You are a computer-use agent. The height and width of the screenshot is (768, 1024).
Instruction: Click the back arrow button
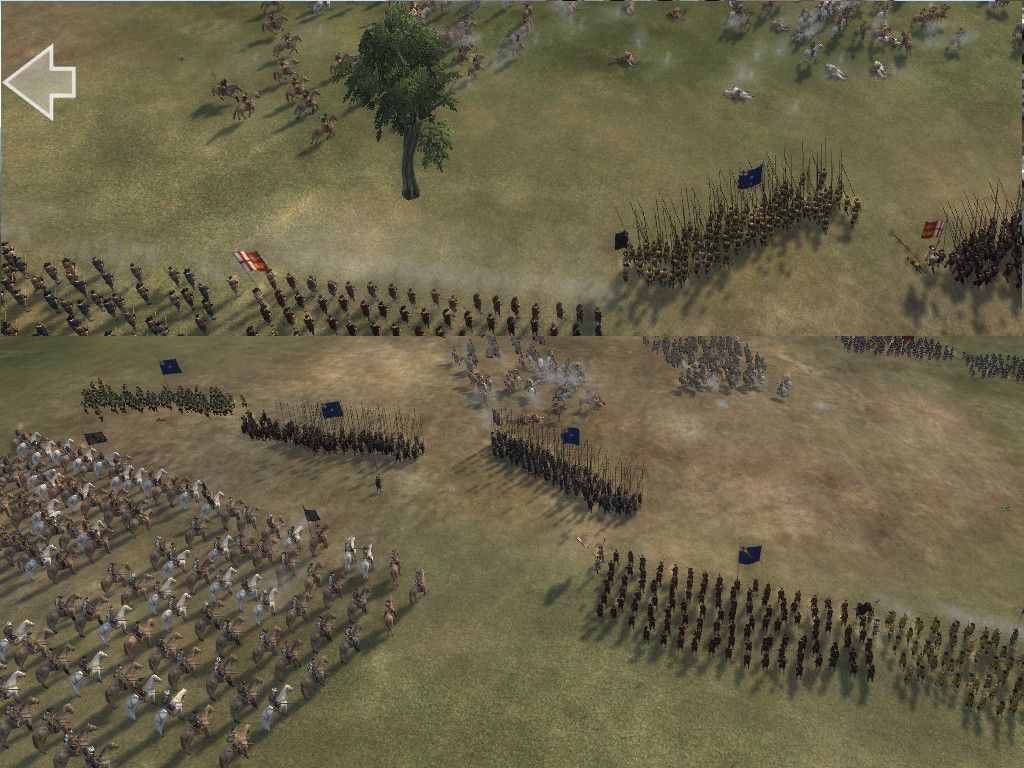click(40, 81)
